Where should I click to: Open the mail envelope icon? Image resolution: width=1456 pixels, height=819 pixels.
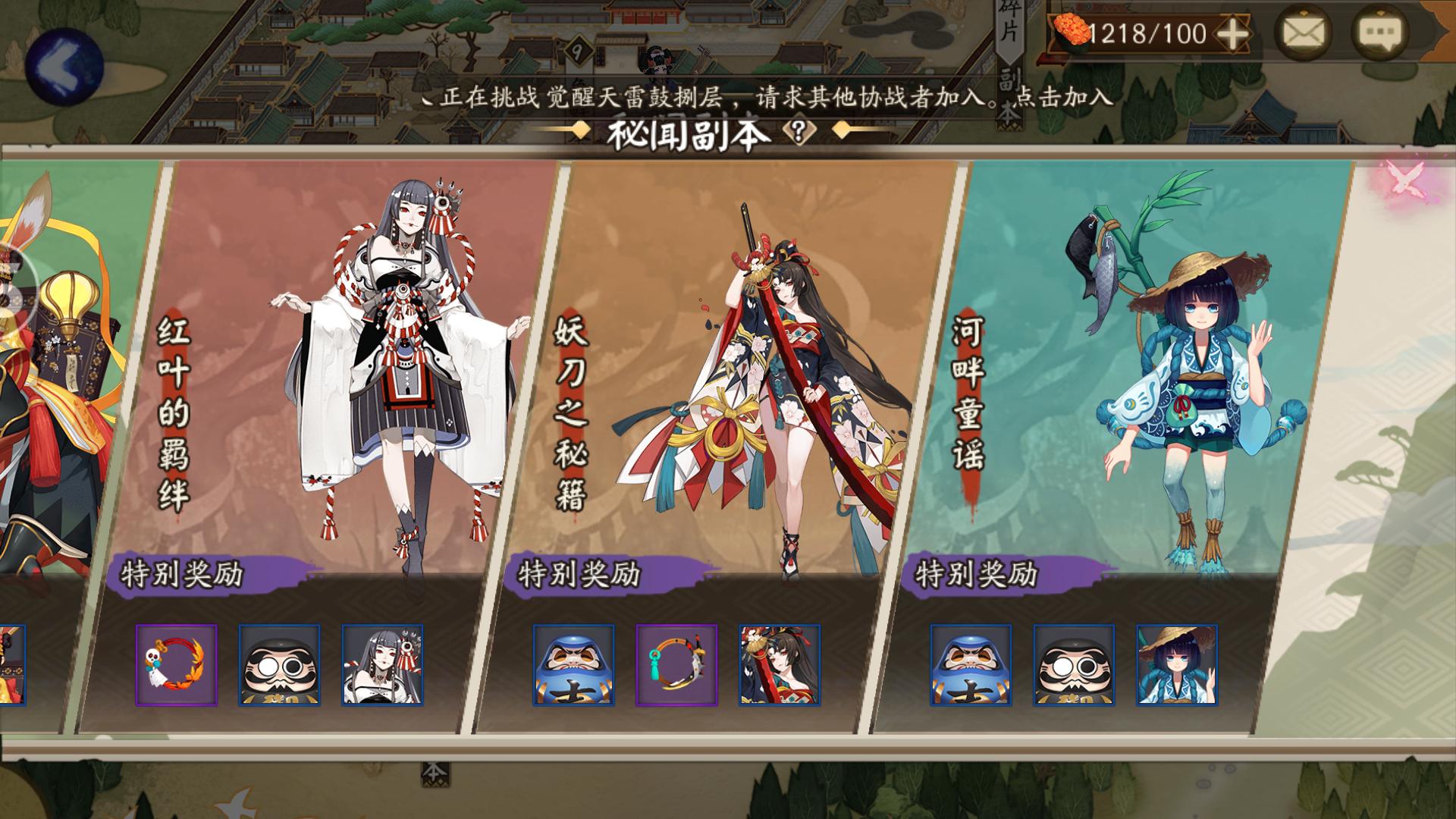[x=1303, y=33]
